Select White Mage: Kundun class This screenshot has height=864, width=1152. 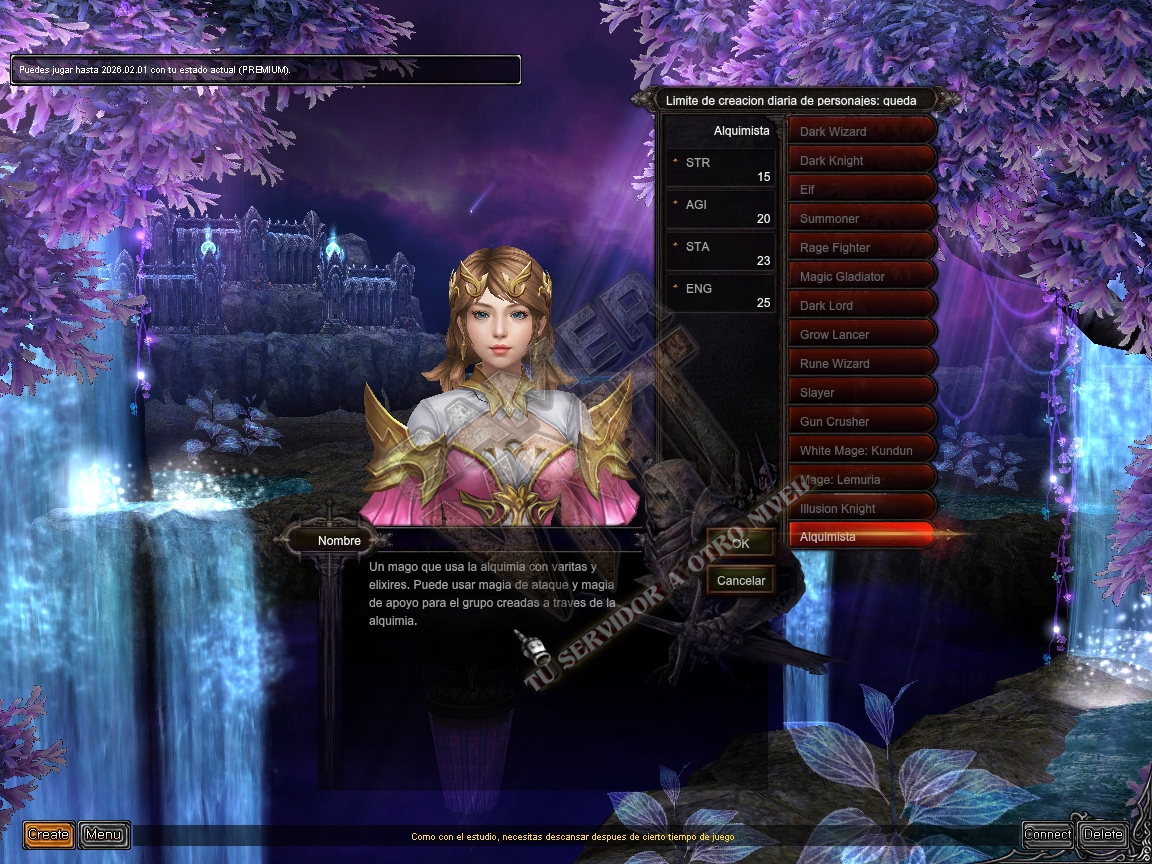point(862,450)
